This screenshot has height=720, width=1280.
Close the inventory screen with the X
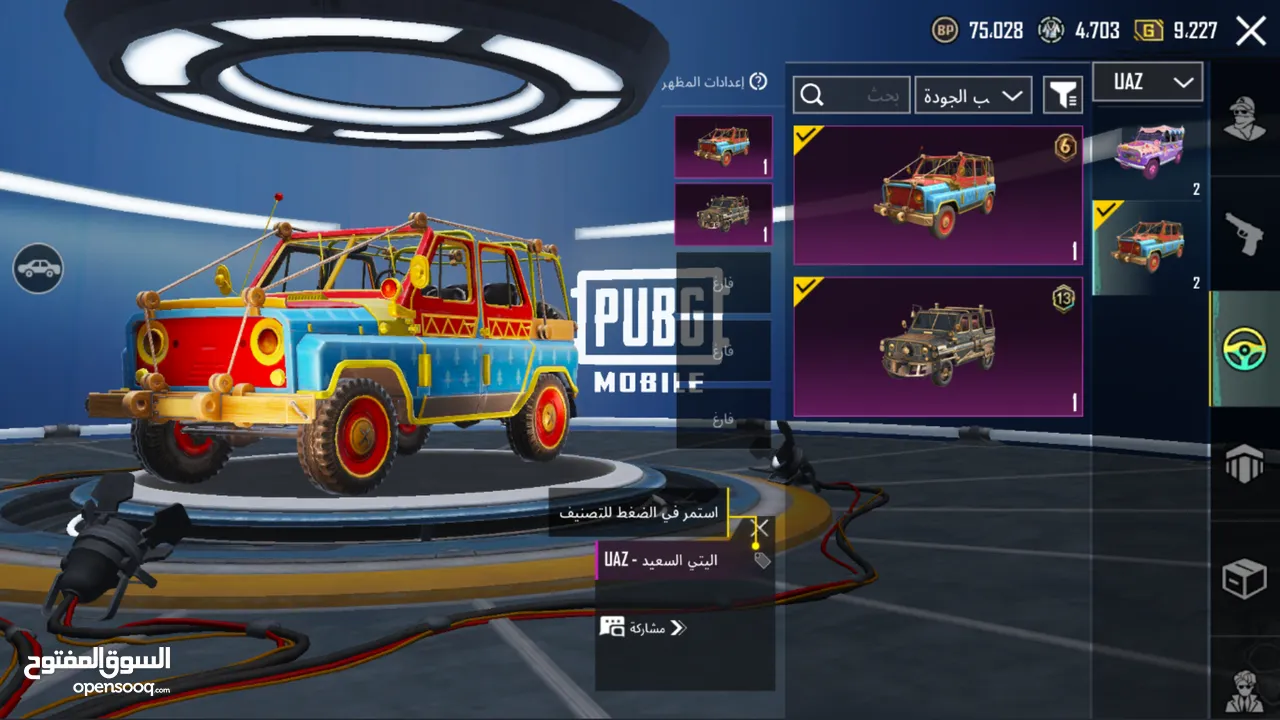[1251, 31]
